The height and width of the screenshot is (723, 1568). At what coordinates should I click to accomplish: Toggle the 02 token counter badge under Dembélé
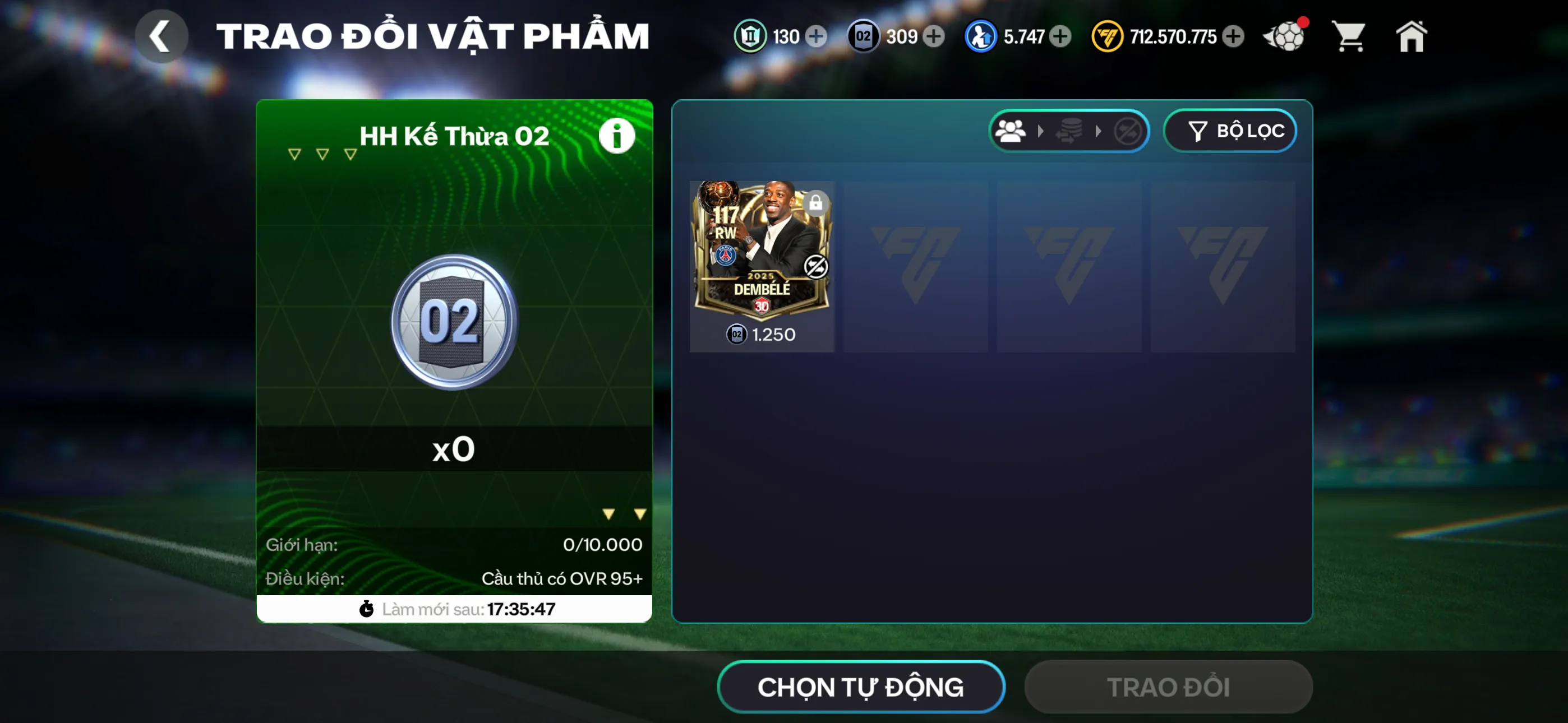tap(735, 334)
